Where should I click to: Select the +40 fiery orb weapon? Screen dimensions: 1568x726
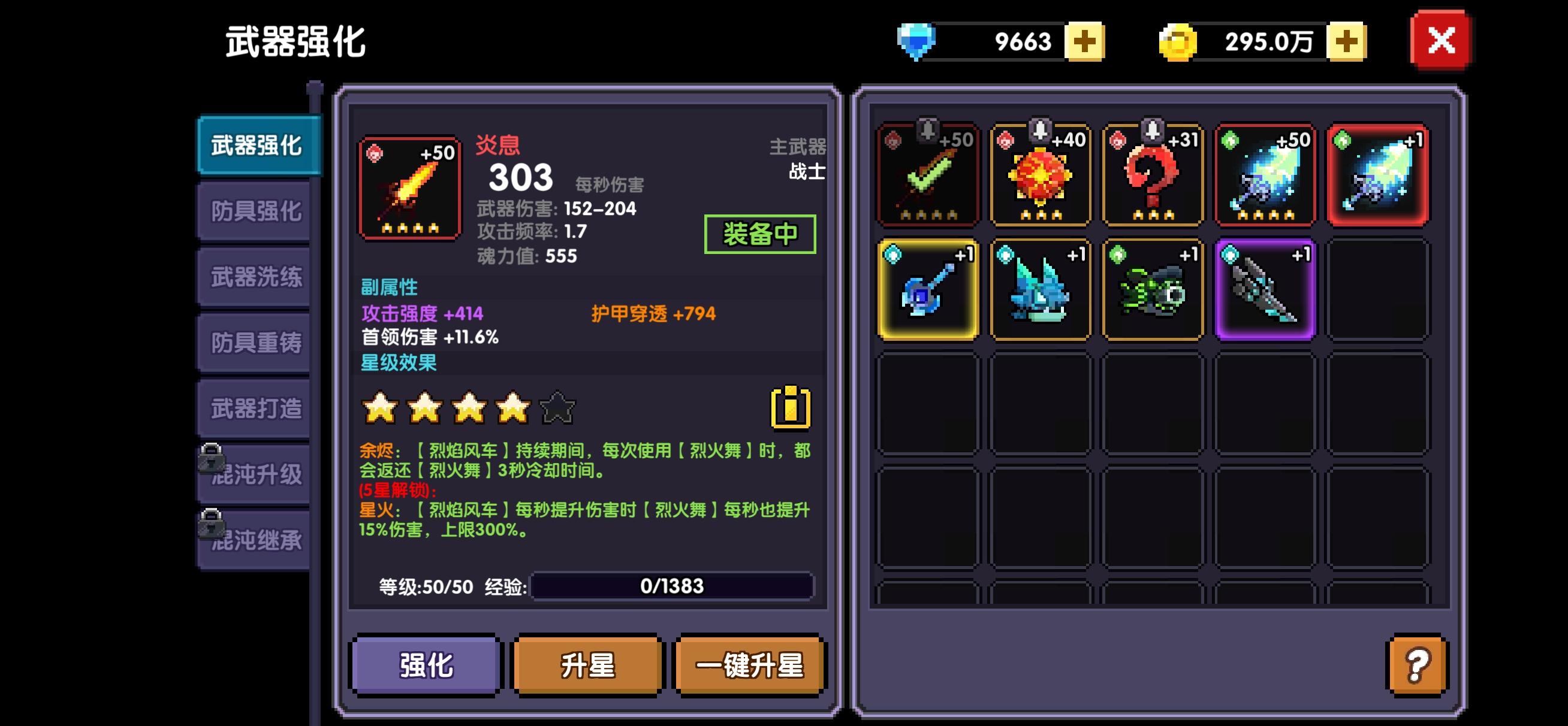[x=1041, y=175]
